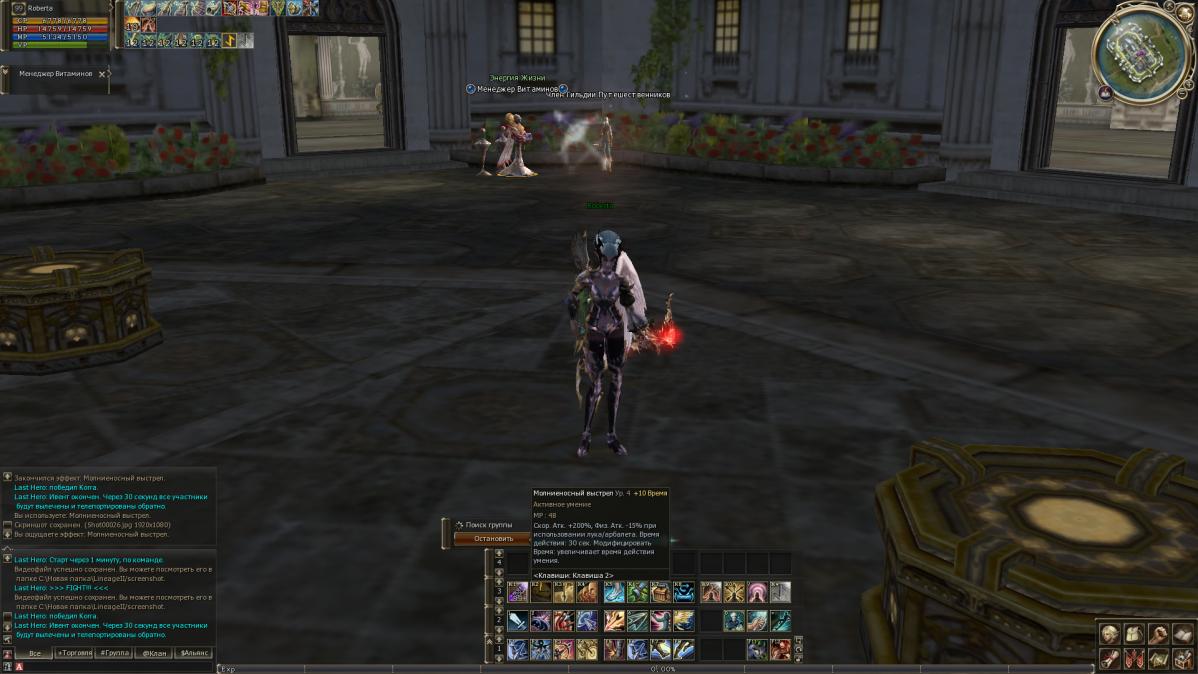Activate the pink aura skill icon
Viewport: 1198px width, 674px height.
(x=757, y=592)
